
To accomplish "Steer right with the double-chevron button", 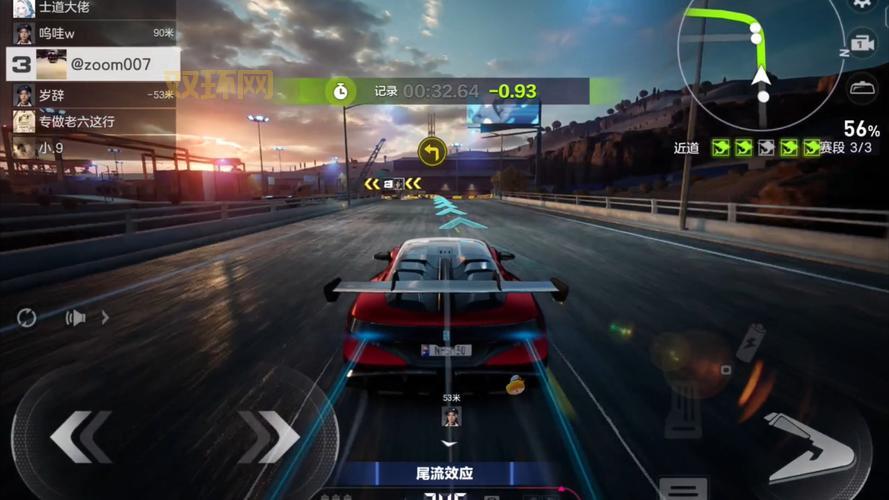I will pyautogui.click(x=268, y=436).
